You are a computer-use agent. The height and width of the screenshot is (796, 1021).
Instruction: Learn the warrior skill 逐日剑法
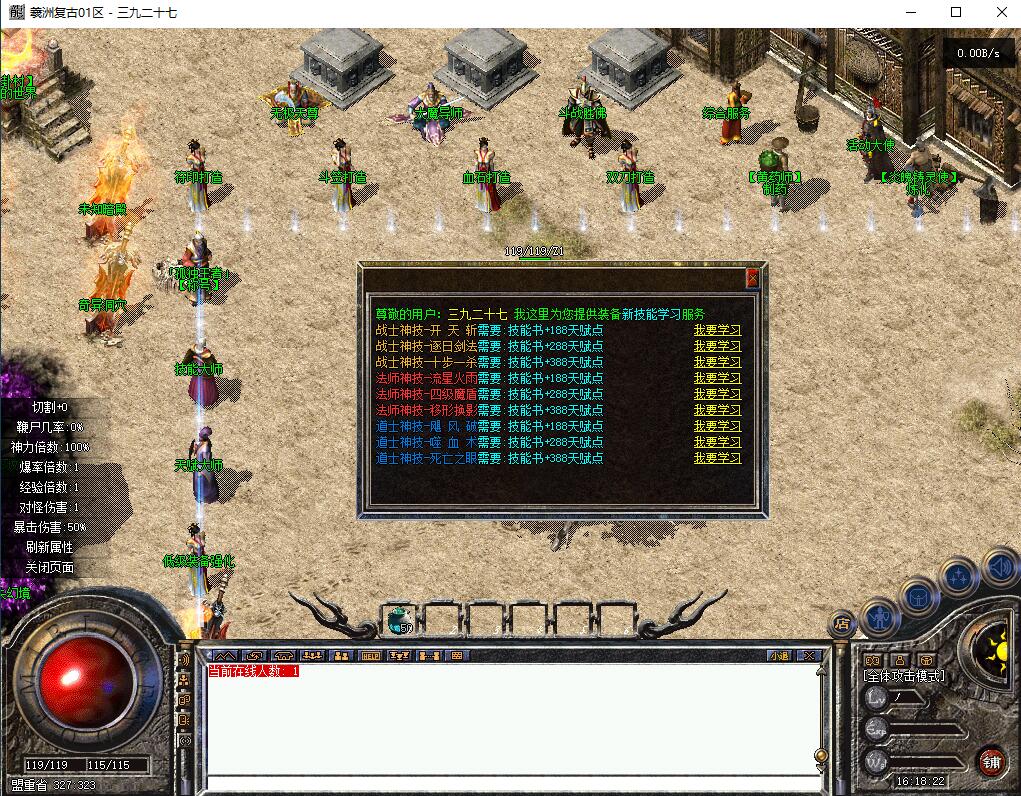[717, 346]
